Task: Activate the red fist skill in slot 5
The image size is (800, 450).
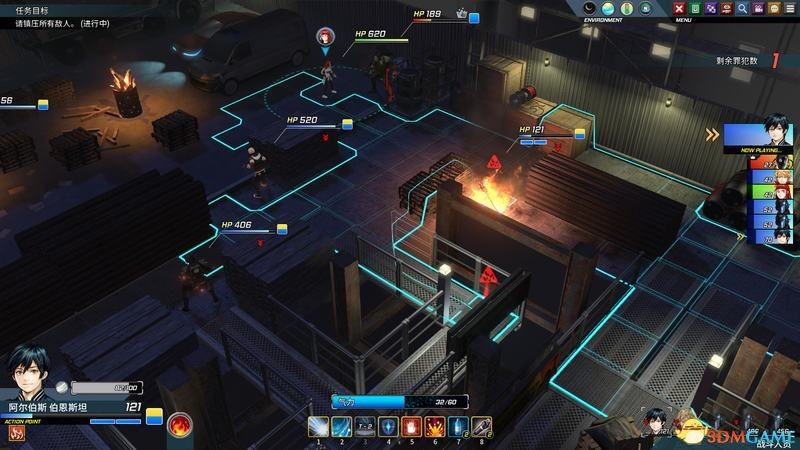Action: coord(411,427)
